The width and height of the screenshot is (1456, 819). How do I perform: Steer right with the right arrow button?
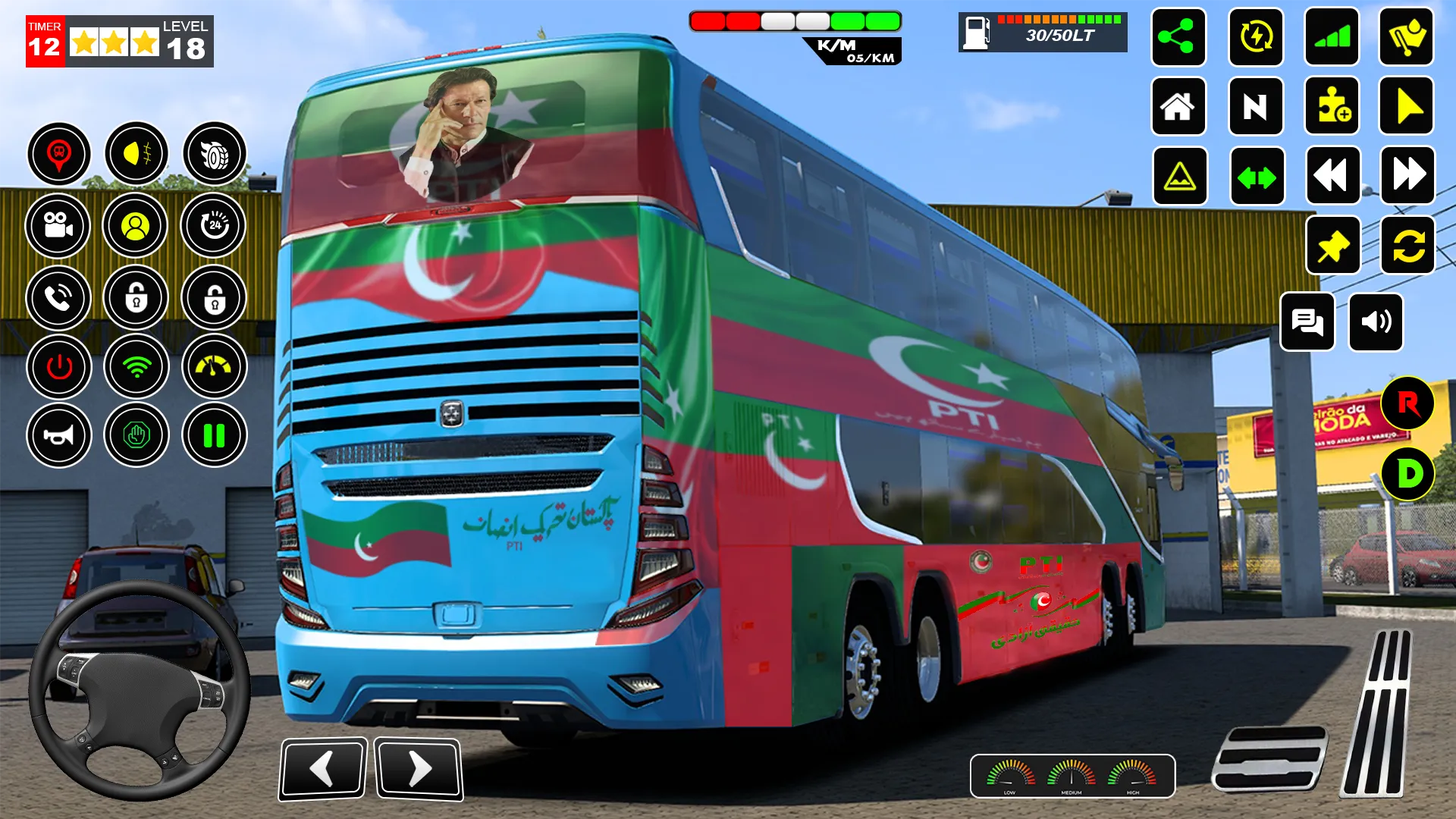(418, 769)
